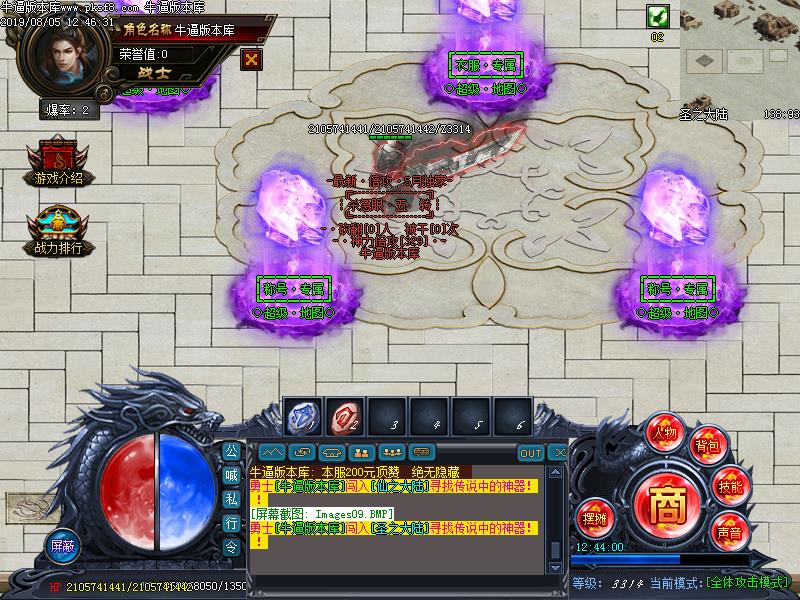800x600 pixels.
Task: Open the 战力排行 power ranking icon
Action: click(x=58, y=231)
